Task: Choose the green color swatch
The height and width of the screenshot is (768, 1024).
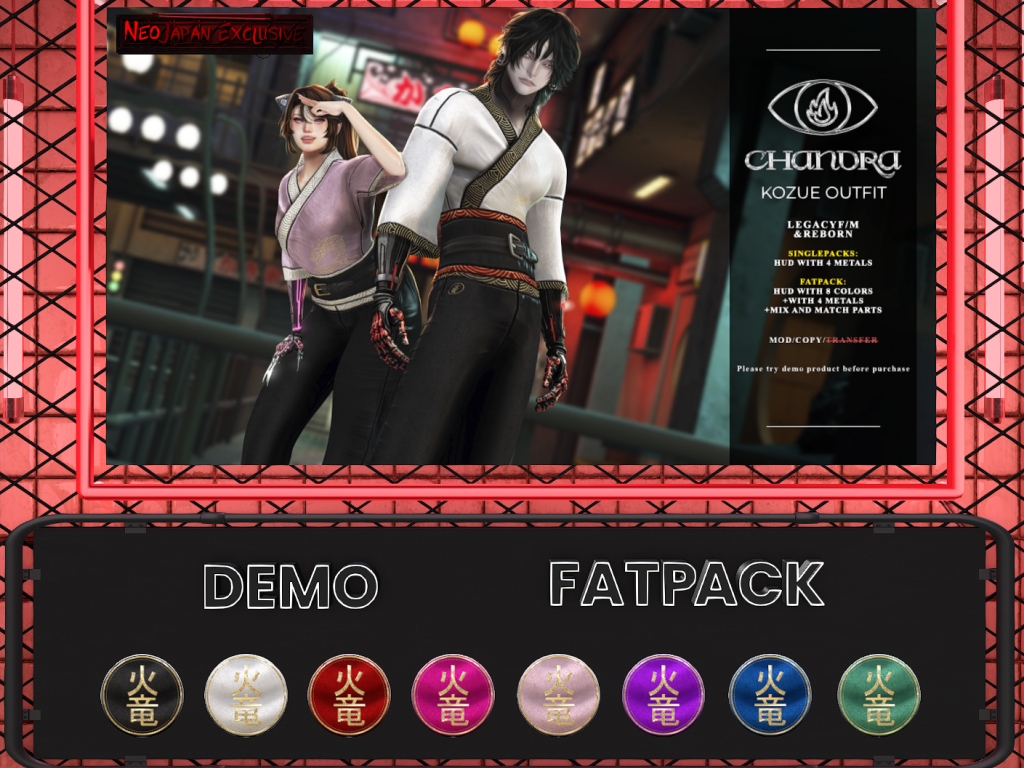Action: (x=878, y=695)
